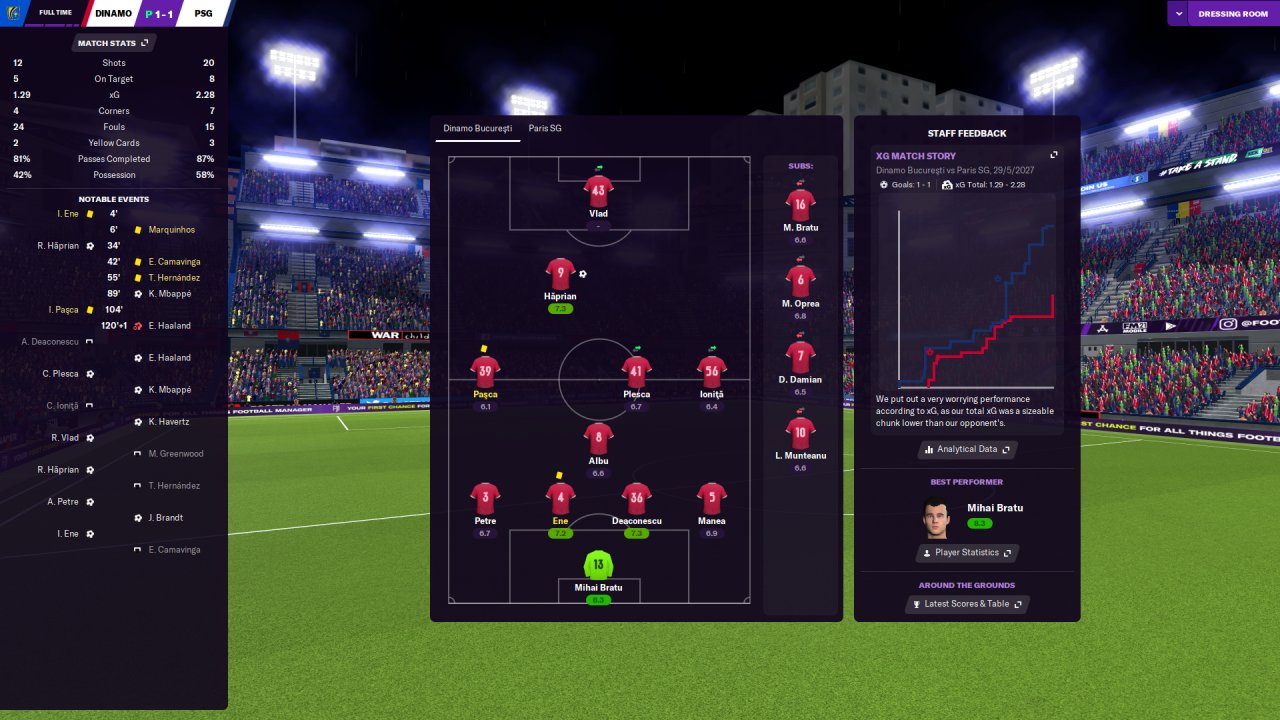Open Analytical Data
The height and width of the screenshot is (720, 1280).
[967, 450]
